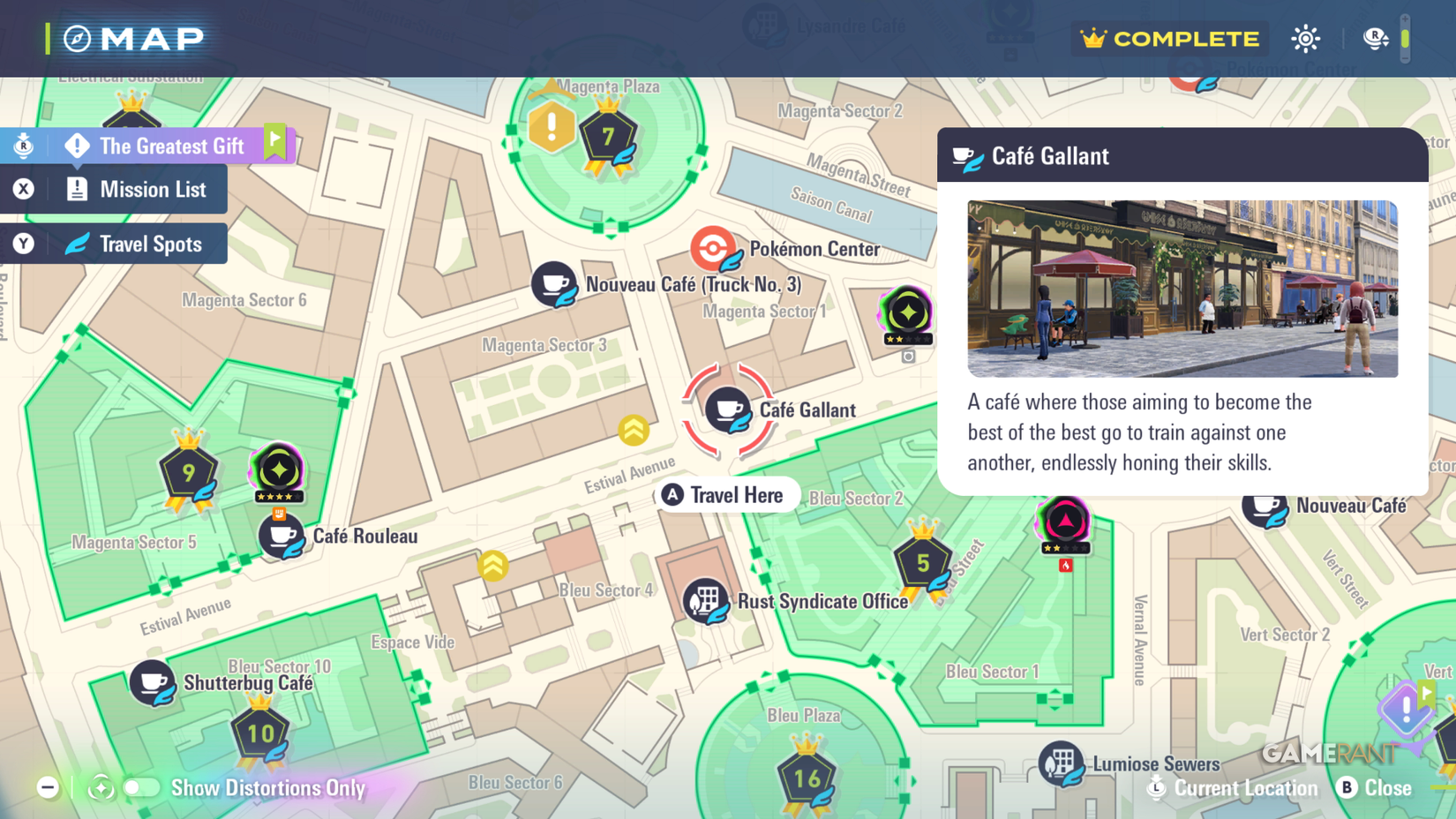
Task: Click the zoom-out minus button
Action: (48, 786)
